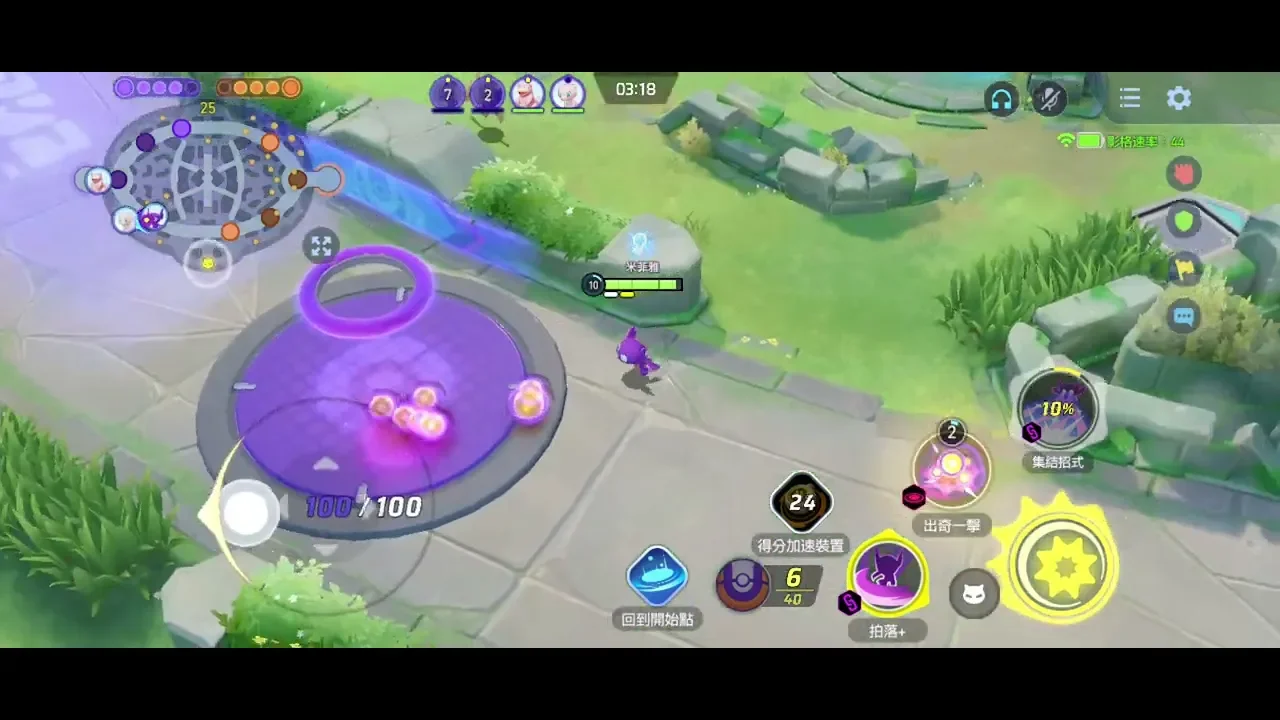Image resolution: width=1280 pixels, height=720 pixels.
Task: Activate the 得分加速裝置 battle item
Action: (802, 503)
